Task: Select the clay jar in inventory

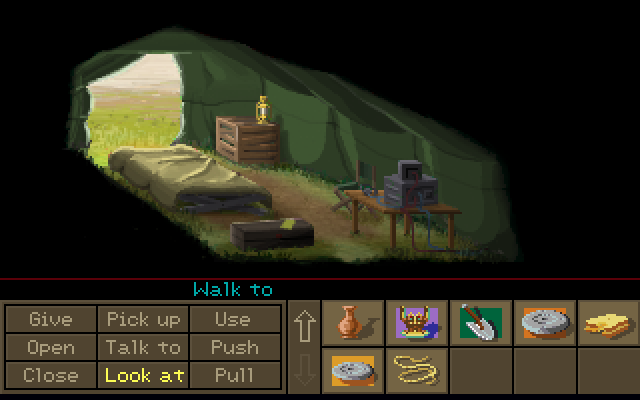Action: click(x=353, y=322)
